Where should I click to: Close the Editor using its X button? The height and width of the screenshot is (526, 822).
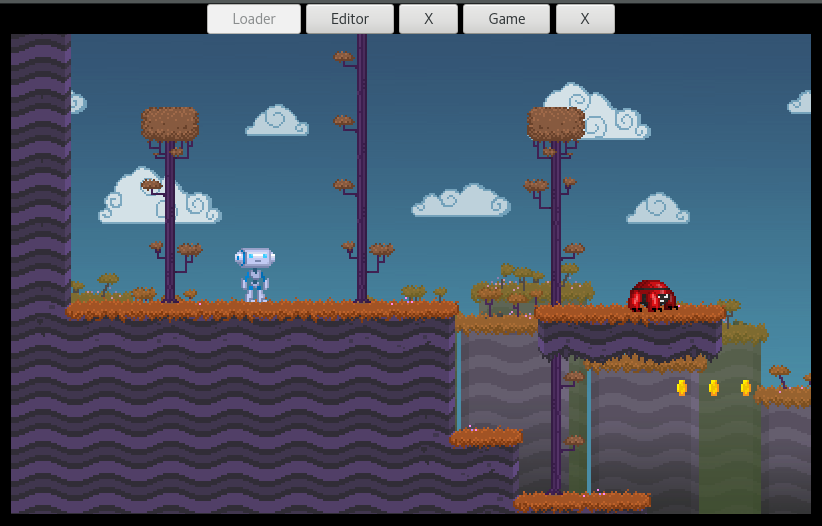tap(428, 19)
